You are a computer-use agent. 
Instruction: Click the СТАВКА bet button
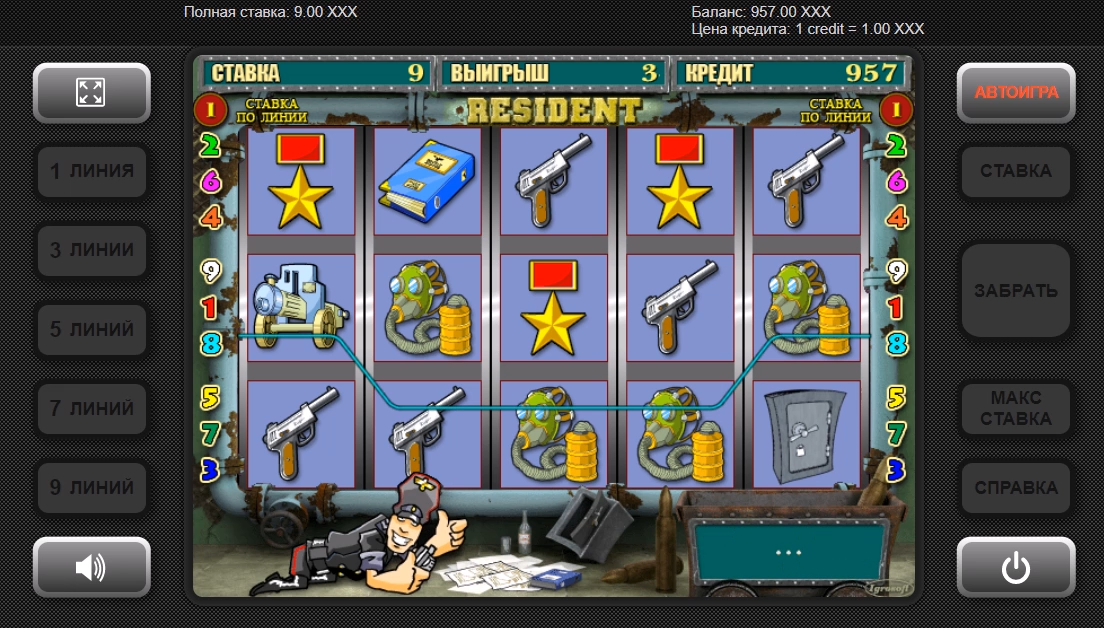[1016, 171]
